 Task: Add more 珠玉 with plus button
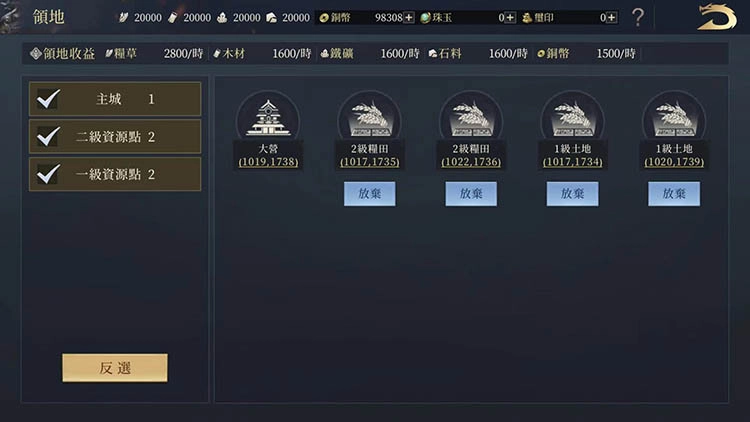(510, 18)
